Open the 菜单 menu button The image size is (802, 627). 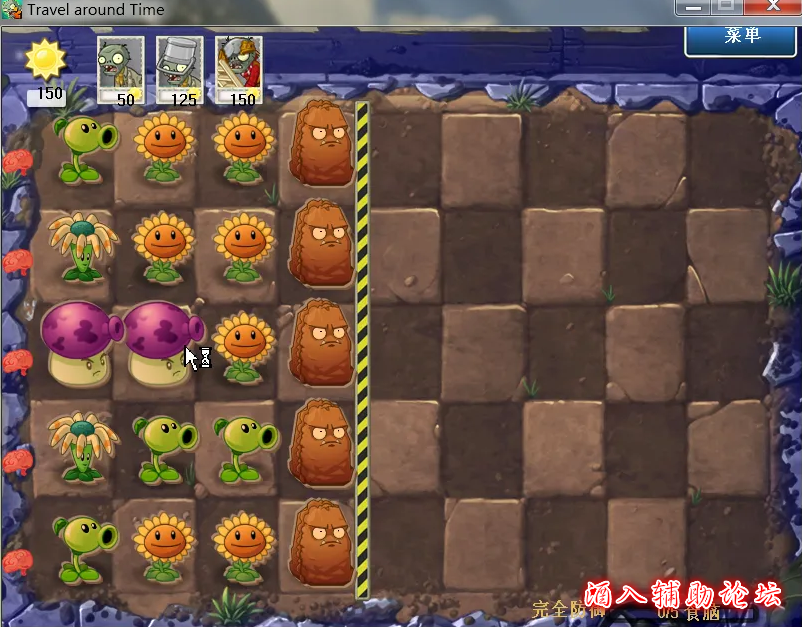(742, 37)
